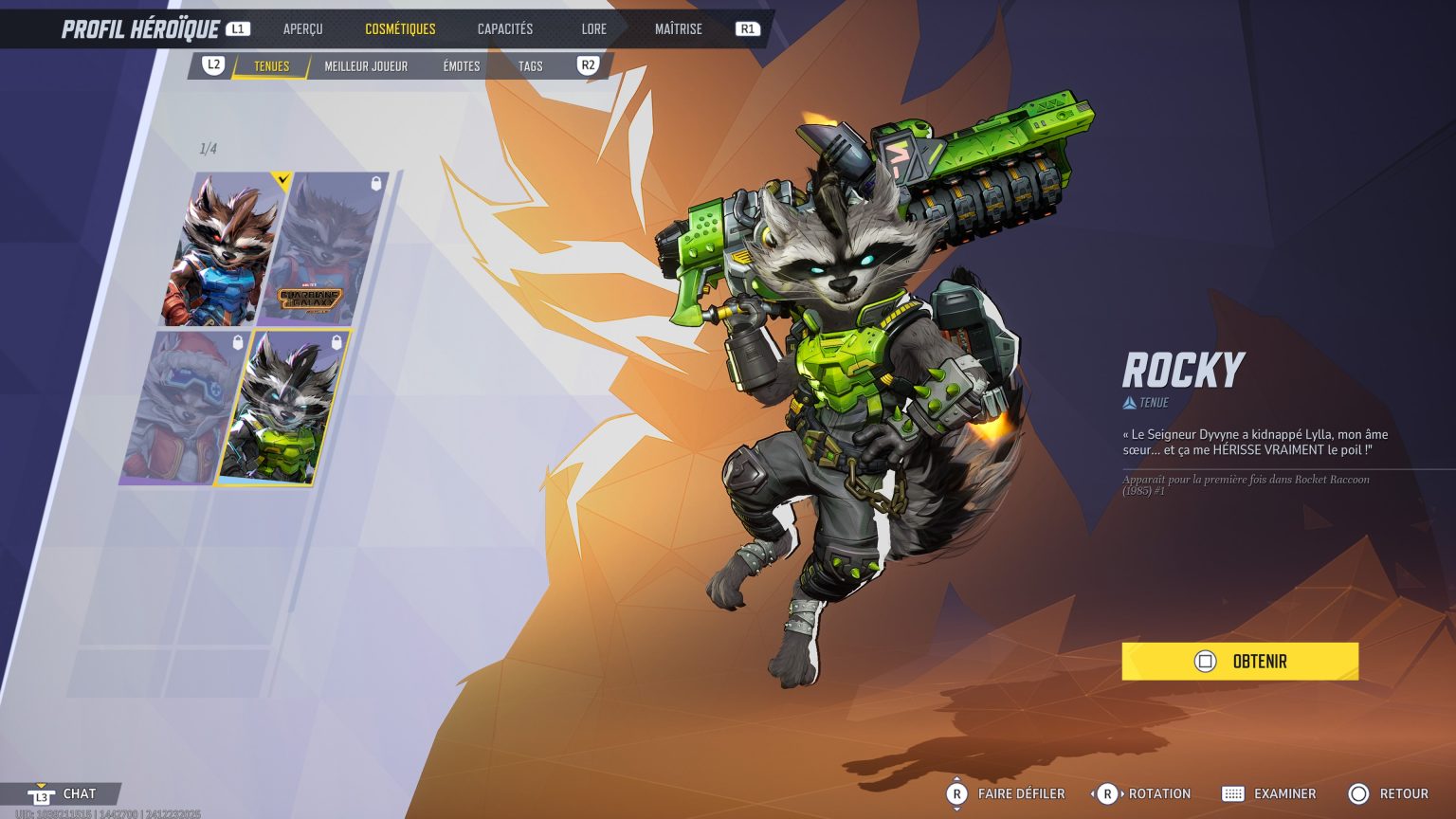The image size is (1456, 819).
Task: Click the checkmark on the equipped Rocket skin
Action: [282, 180]
